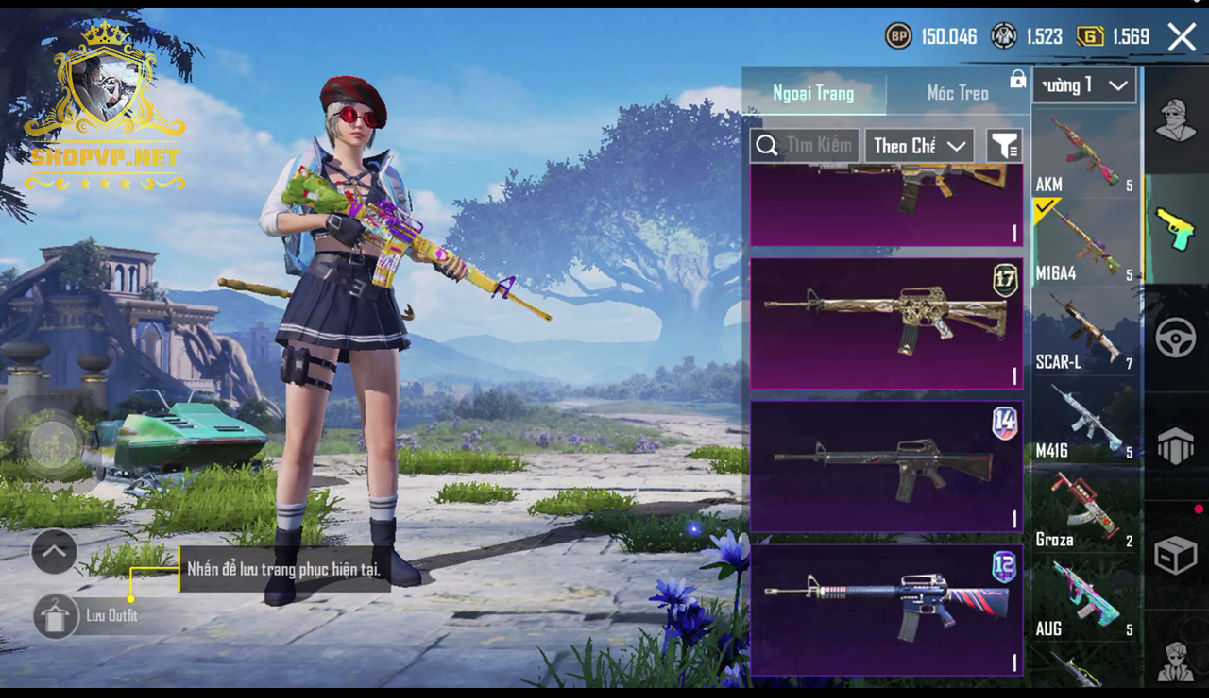The height and width of the screenshot is (698, 1209).
Task: Select the level 17 golden M16A4 skin
Action: (886, 323)
